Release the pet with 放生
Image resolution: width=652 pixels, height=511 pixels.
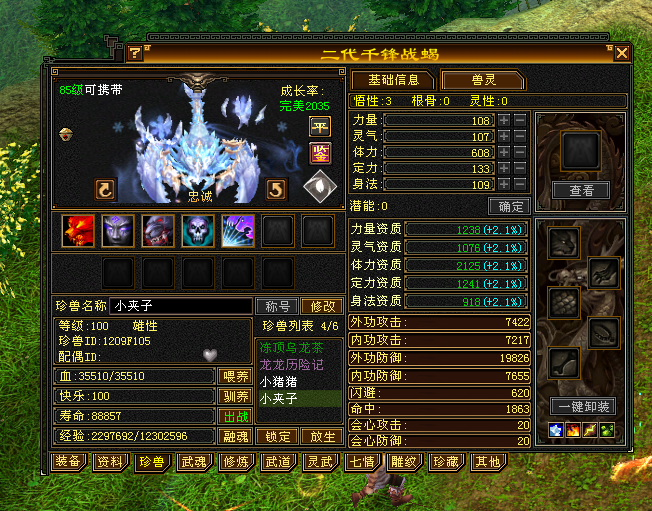[320, 437]
